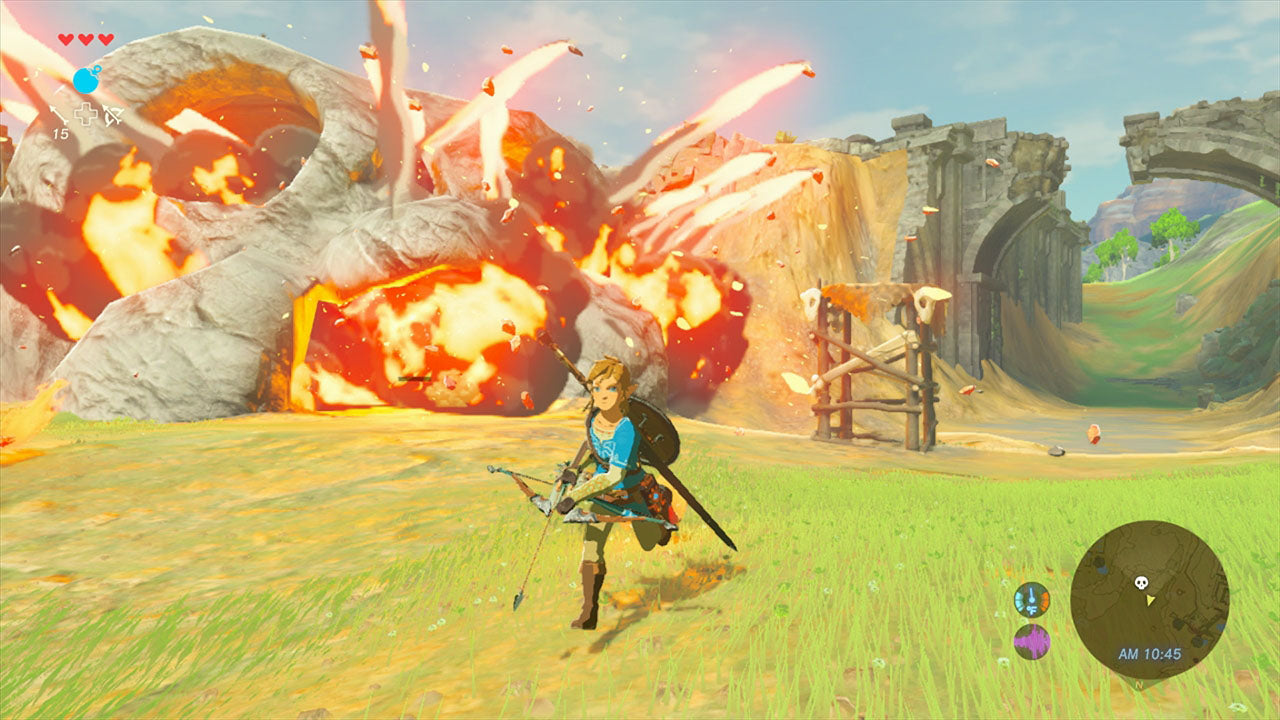Click the arrow icon showing ammo count
The width and height of the screenshot is (1280, 720).
(x=58, y=113)
